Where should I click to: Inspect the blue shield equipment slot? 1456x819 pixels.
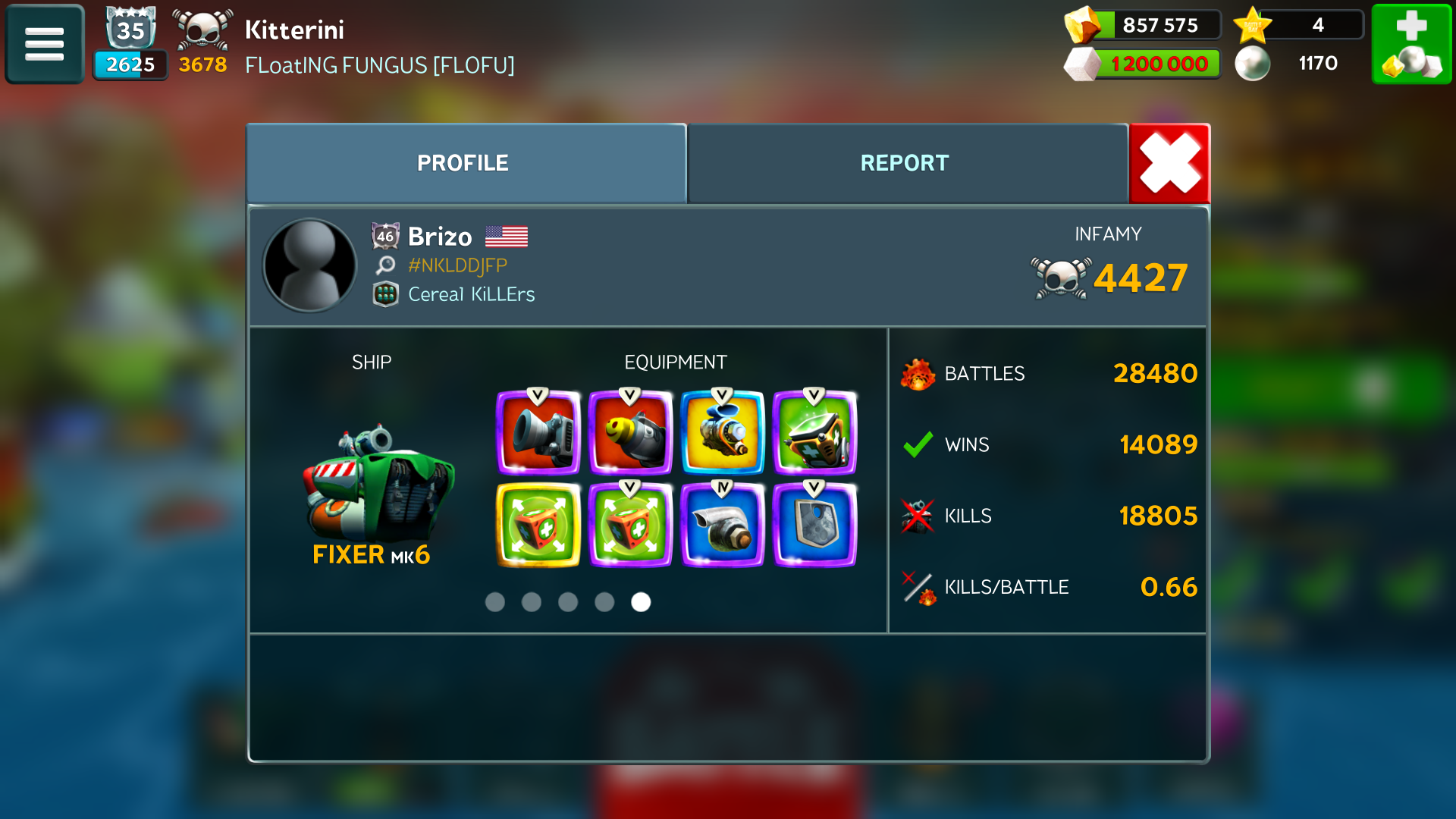[814, 526]
